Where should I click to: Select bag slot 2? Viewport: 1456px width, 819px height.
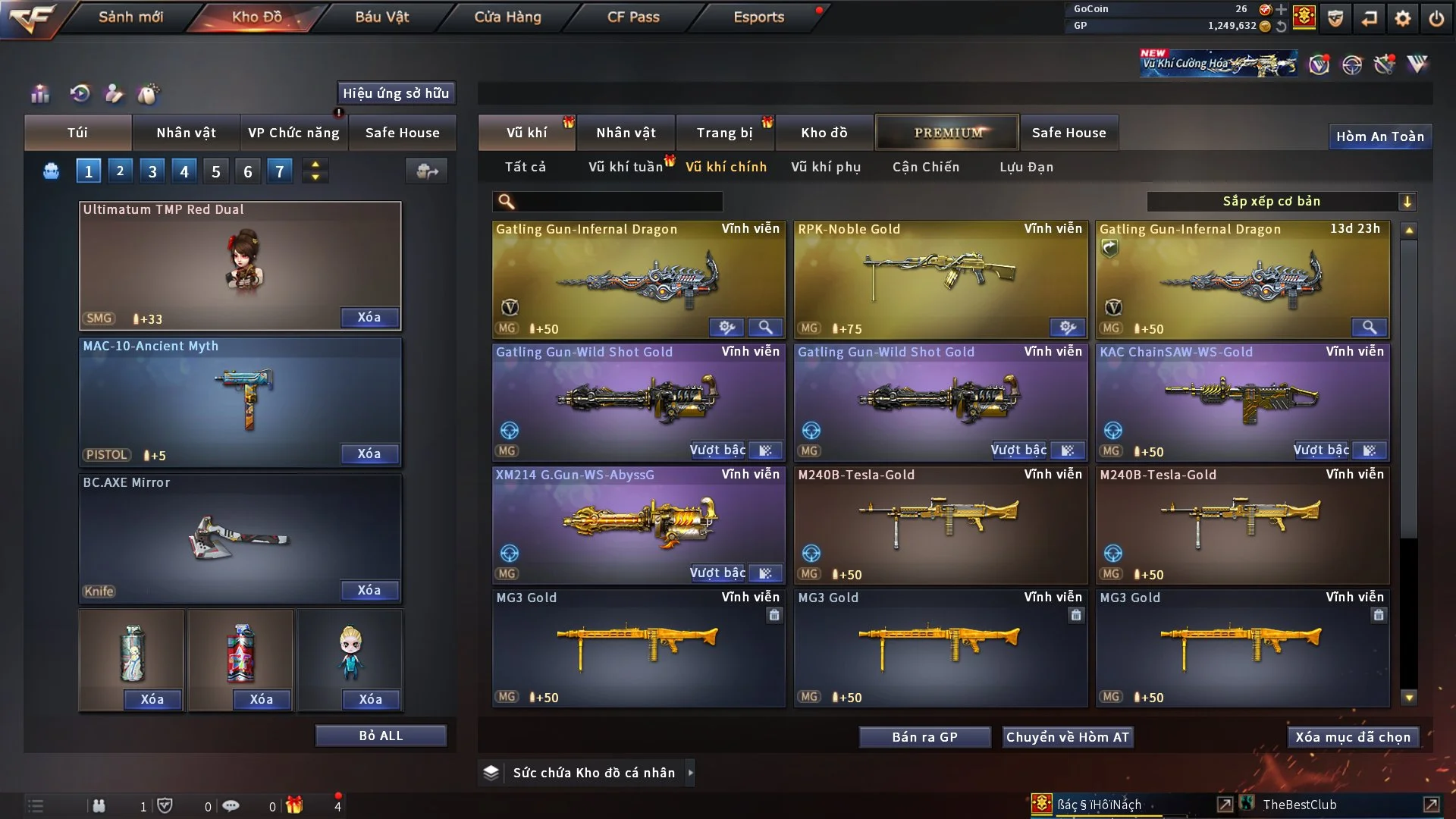point(120,171)
